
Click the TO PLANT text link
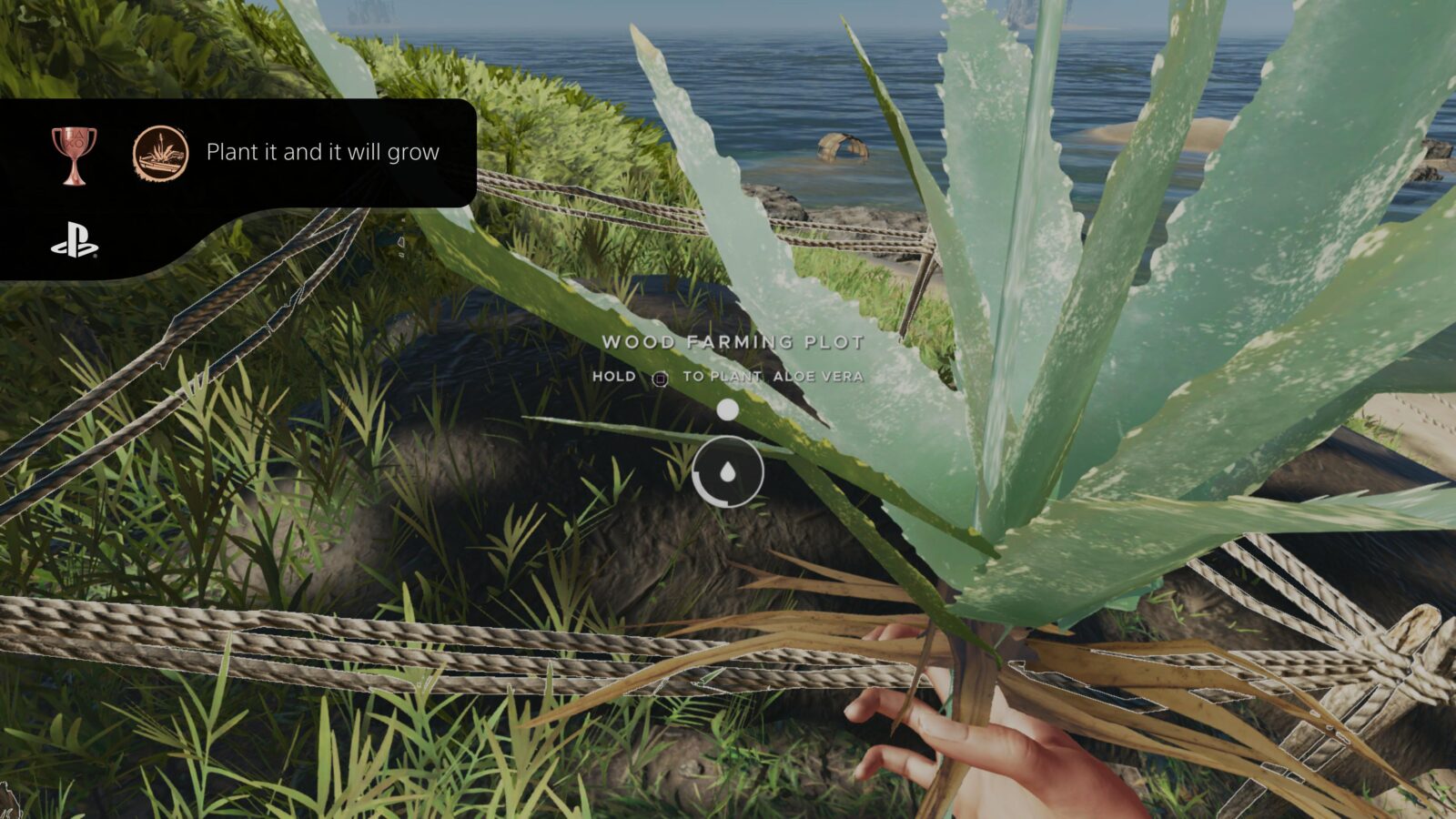click(725, 376)
